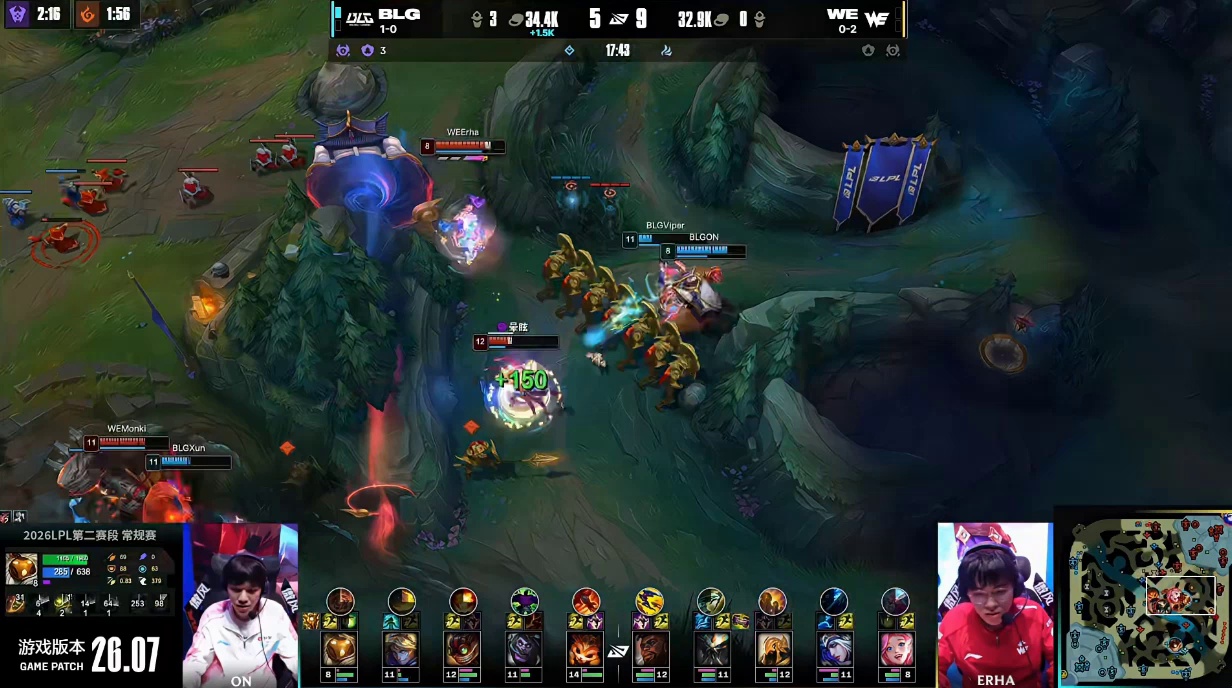
Task: Choose Ashe's portrait in the champion bar
Action: (x=833, y=650)
